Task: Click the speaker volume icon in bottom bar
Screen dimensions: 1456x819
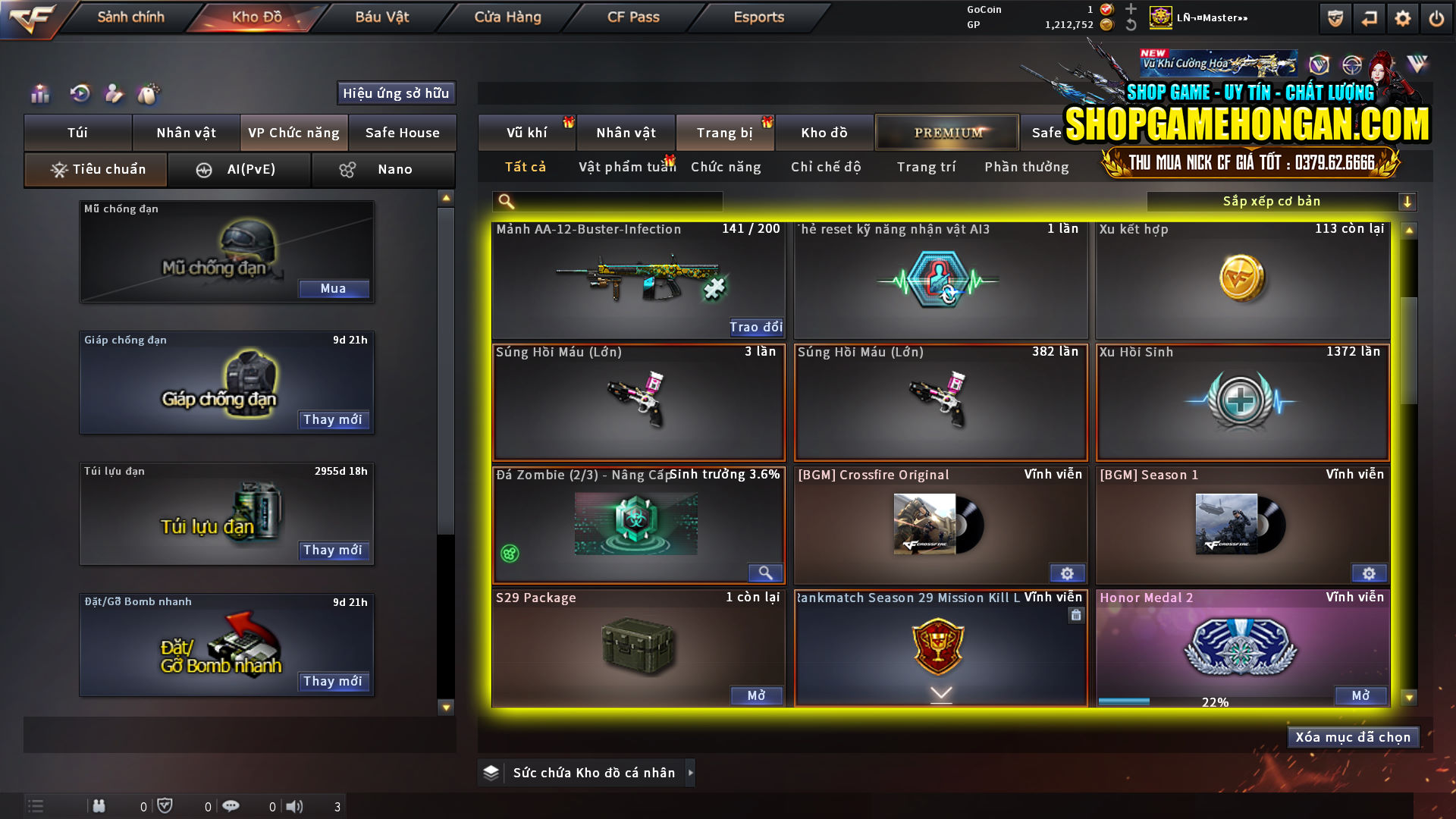Action: (x=296, y=806)
